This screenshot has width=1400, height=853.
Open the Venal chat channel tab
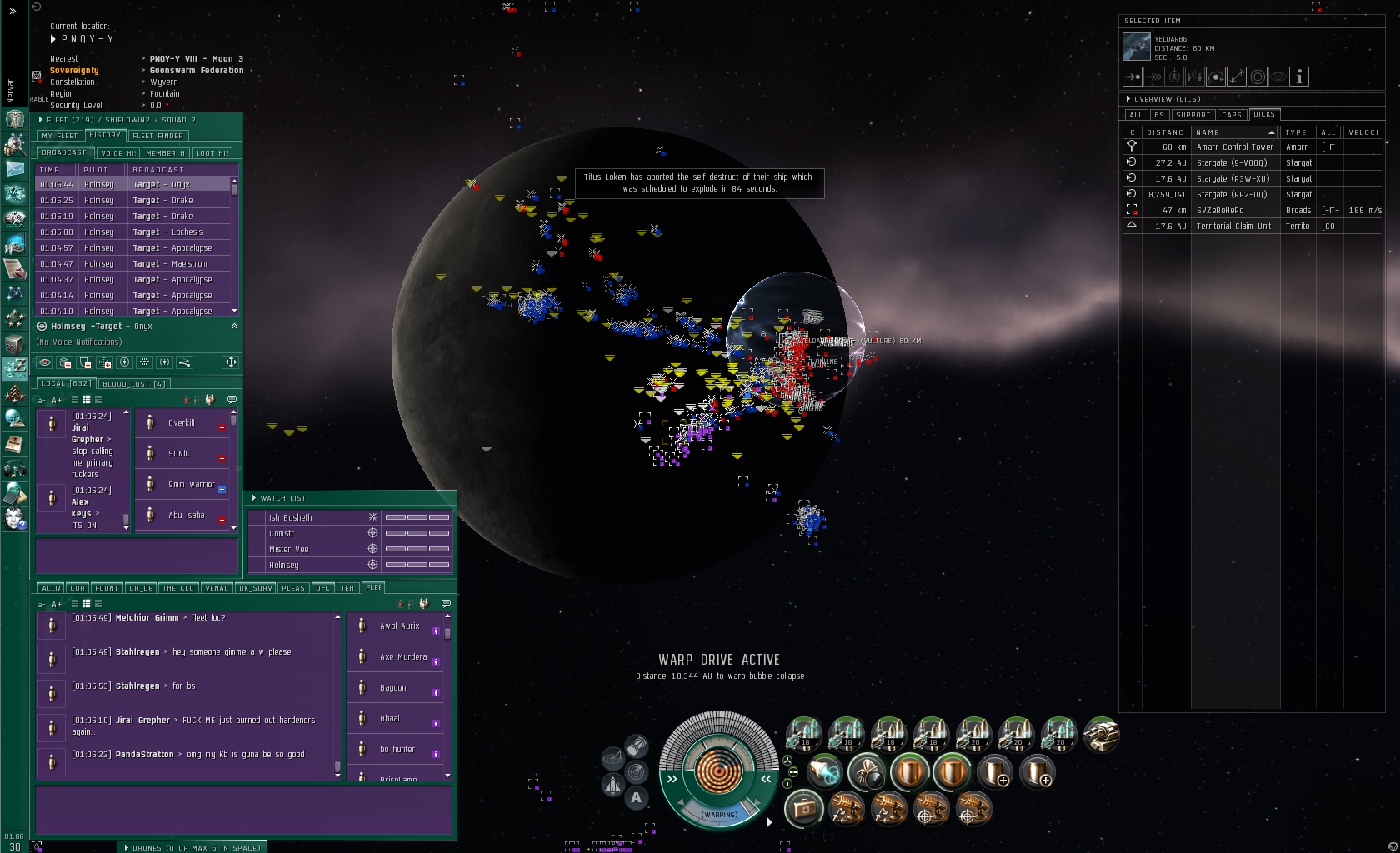pyautogui.click(x=217, y=588)
